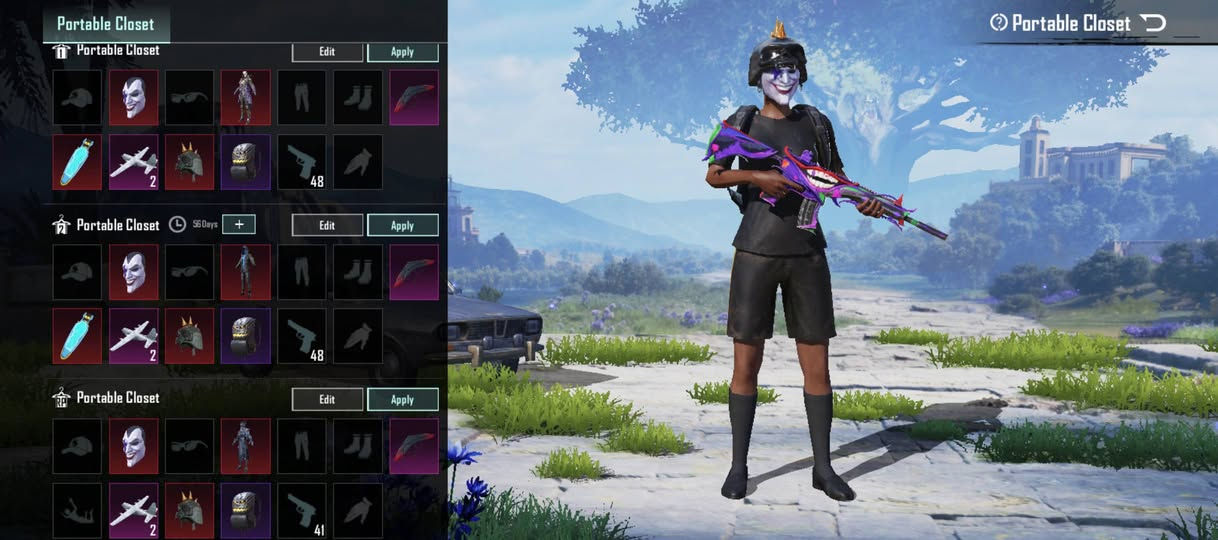The image size is (1218, 540).
Task: Apply the closet 1 outfit set
Action: coord(402,52)
